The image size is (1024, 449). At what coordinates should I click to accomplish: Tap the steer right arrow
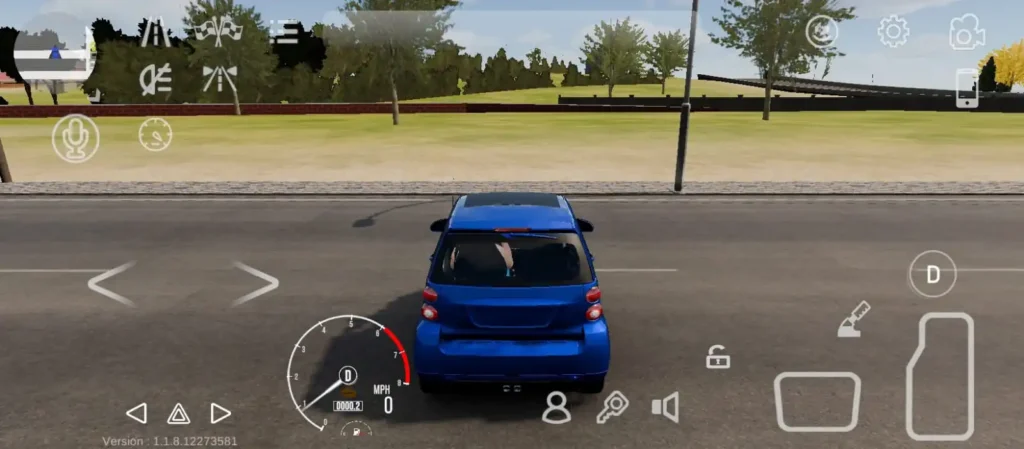tap(255, 283)
